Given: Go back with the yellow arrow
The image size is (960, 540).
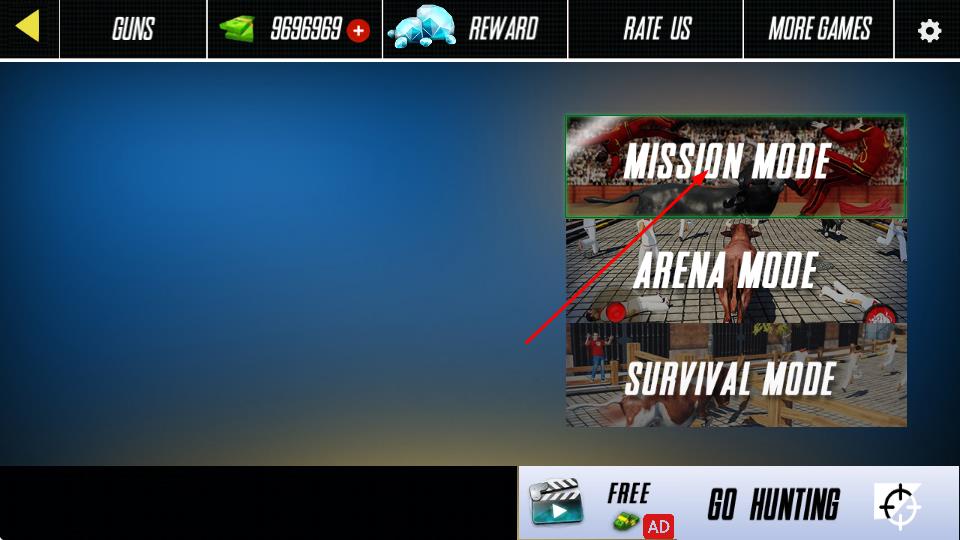Looking at the screenshot, I should pos(28,27).
